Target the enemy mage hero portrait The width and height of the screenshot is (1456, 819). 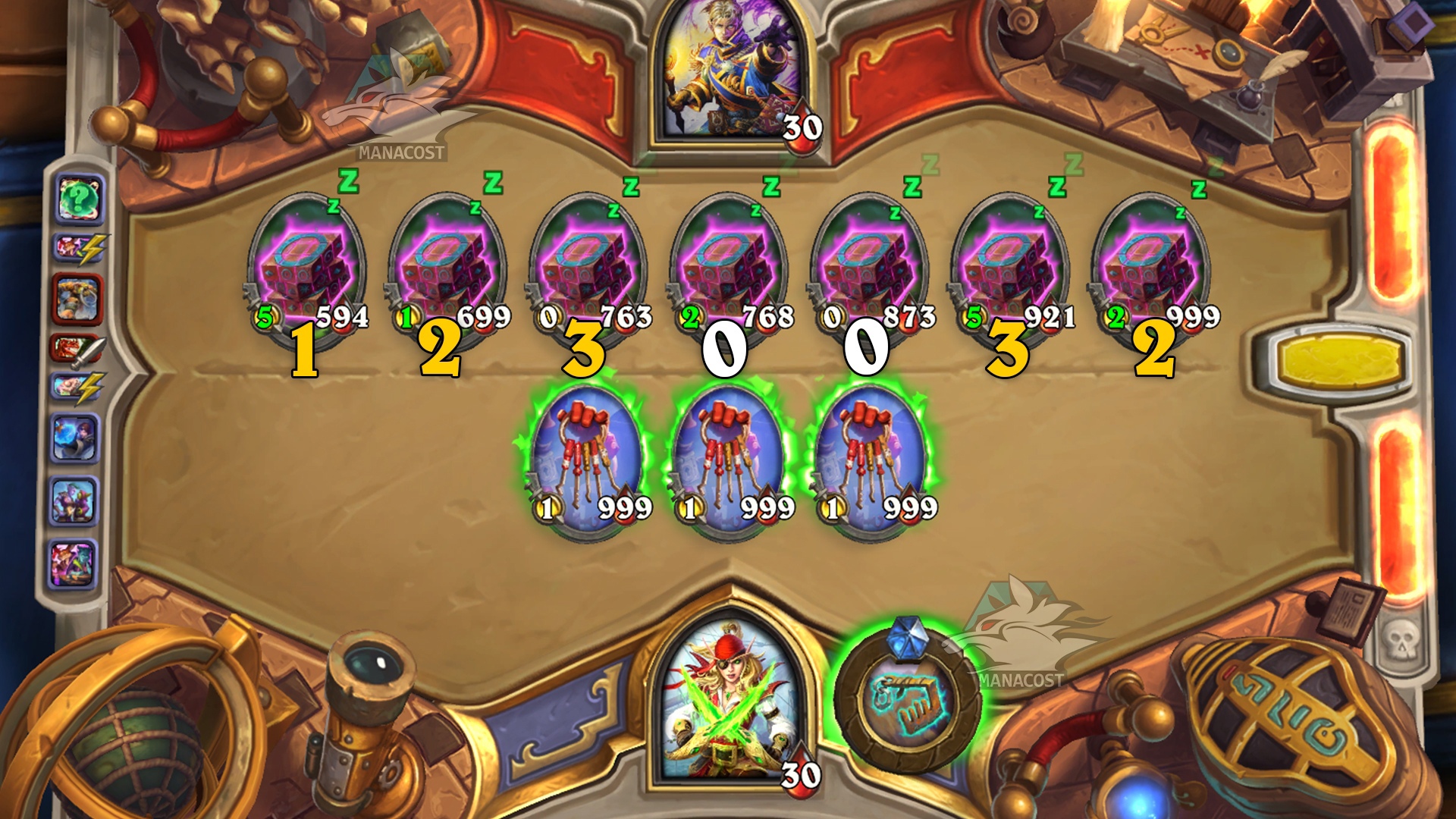pyautogui.click(x=729, y=80)
